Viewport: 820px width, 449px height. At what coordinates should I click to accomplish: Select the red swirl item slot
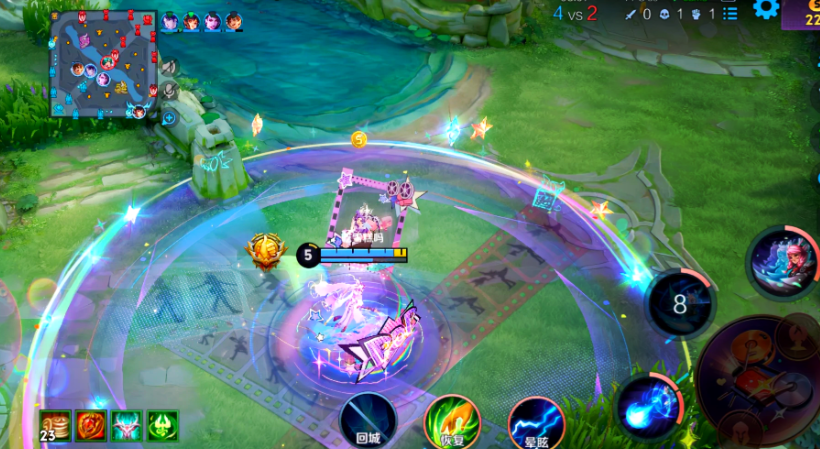[x=91, y=425]
